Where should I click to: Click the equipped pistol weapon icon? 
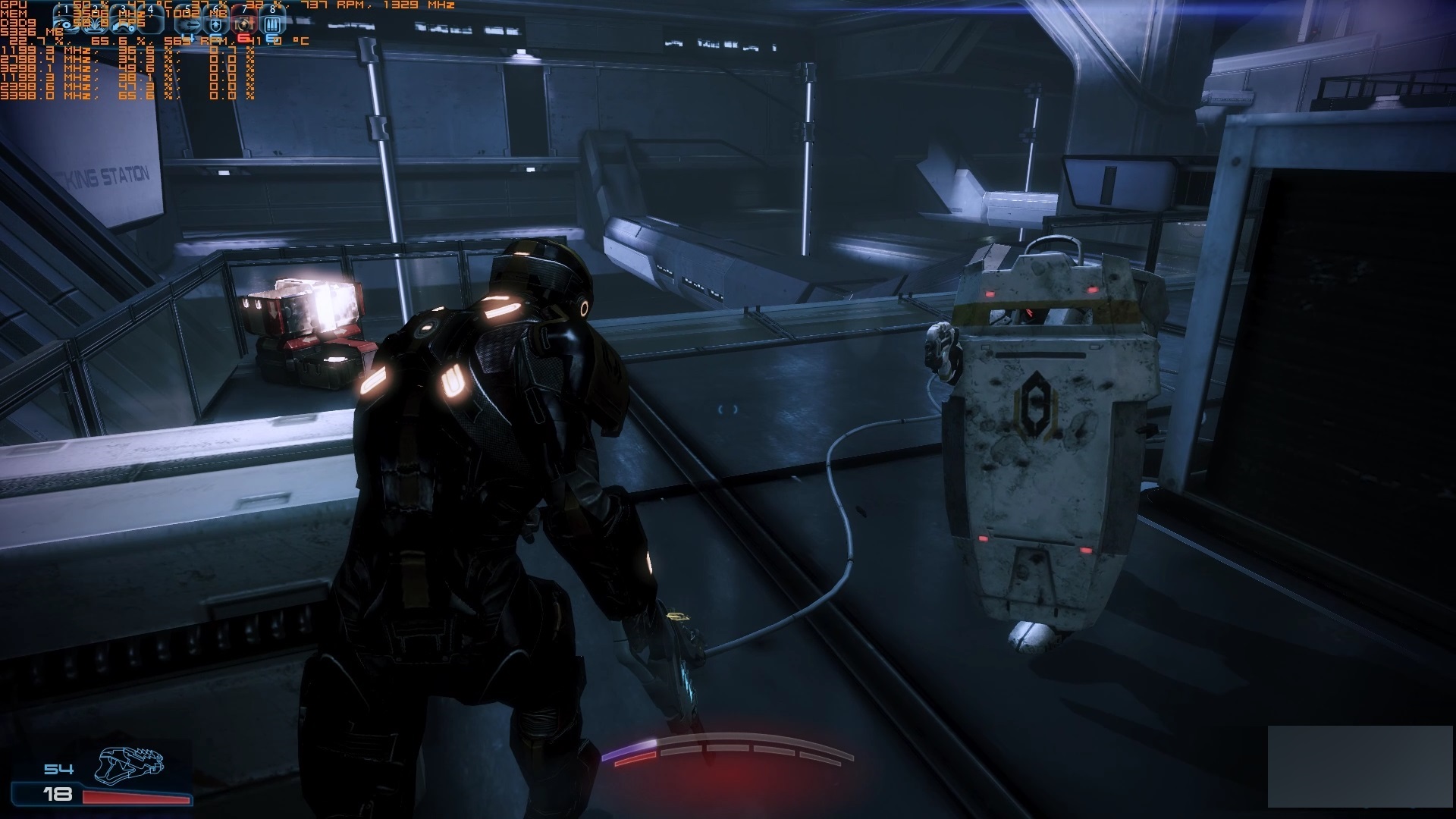click(x=129, y=764)
